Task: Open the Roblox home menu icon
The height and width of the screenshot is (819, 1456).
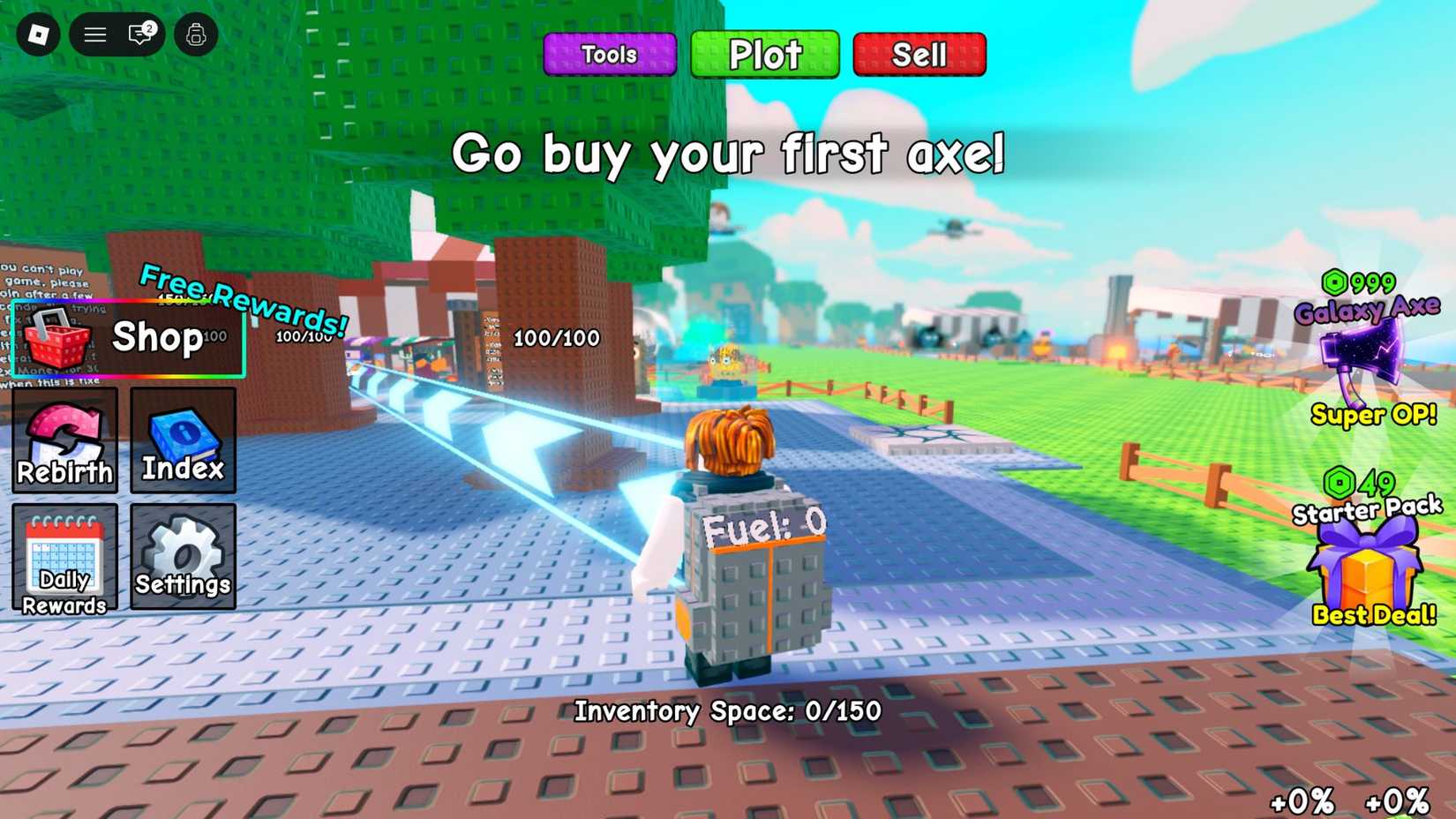Action: pyautogui.click(x=36, y=34)
